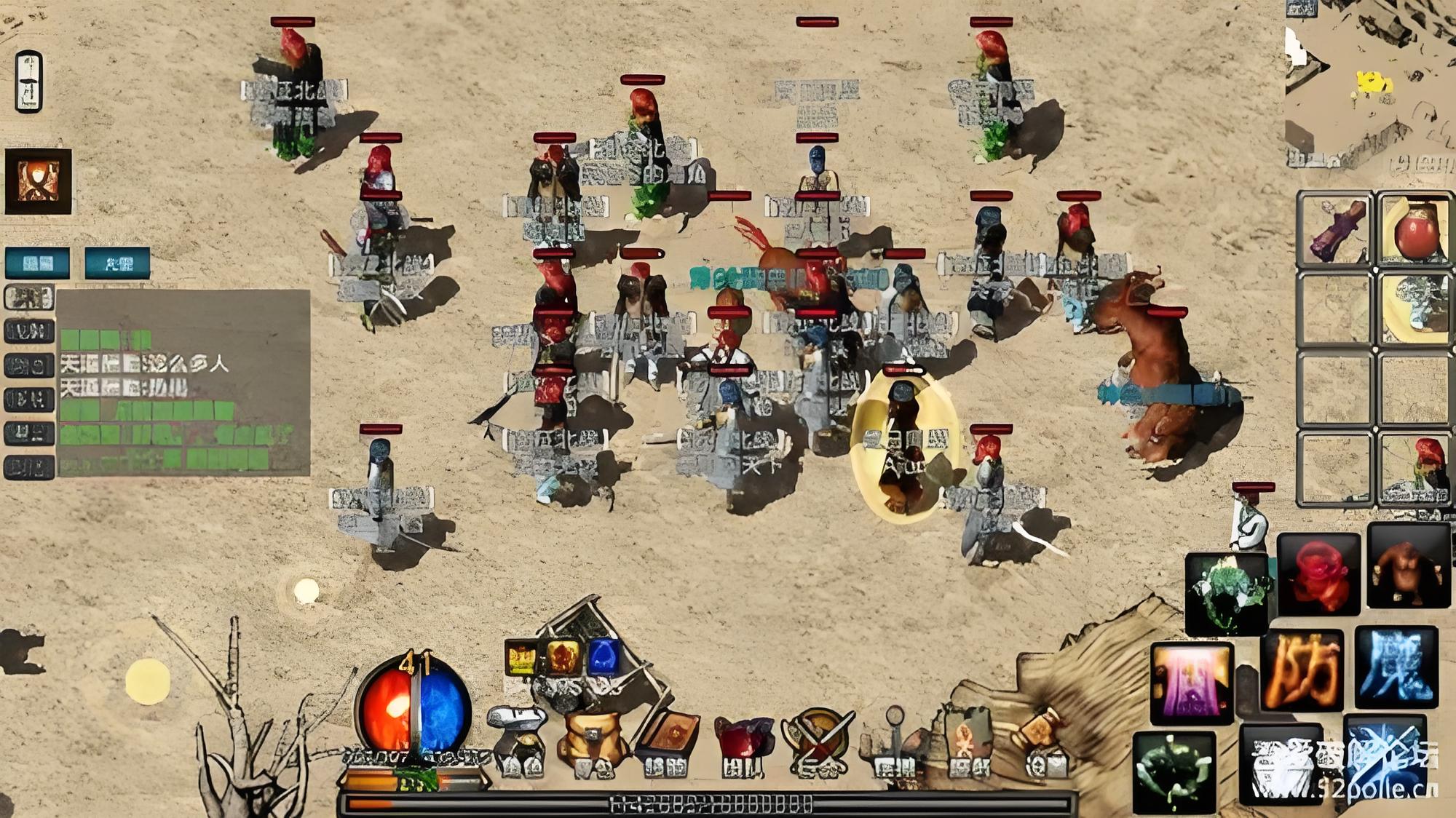Click the scroll-shaped icon at screen corner
Viewport: 1456px width, 818px height.
pos(29,82)
